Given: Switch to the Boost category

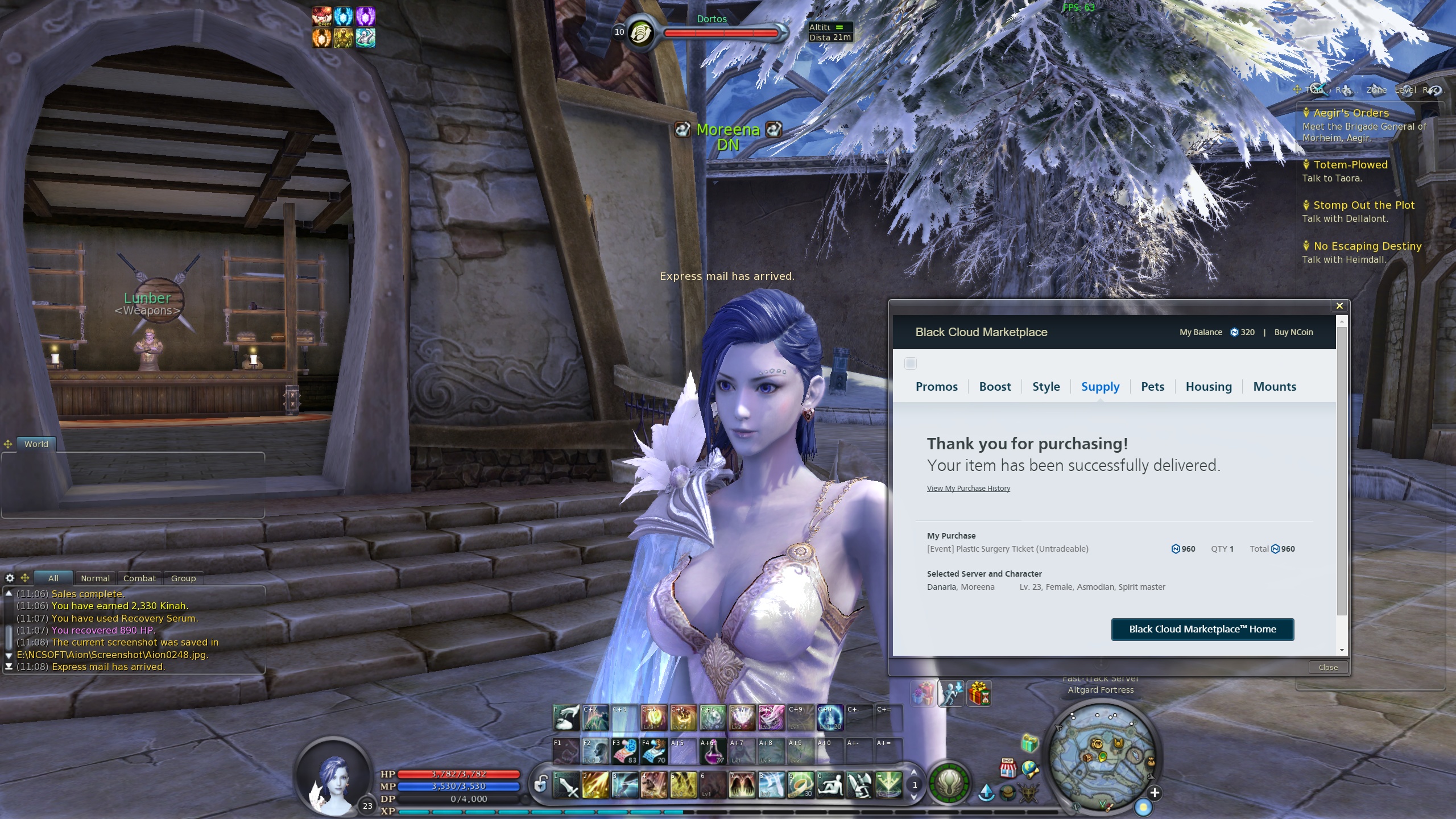Looking at the screenshot, I should tap(995, 387).
